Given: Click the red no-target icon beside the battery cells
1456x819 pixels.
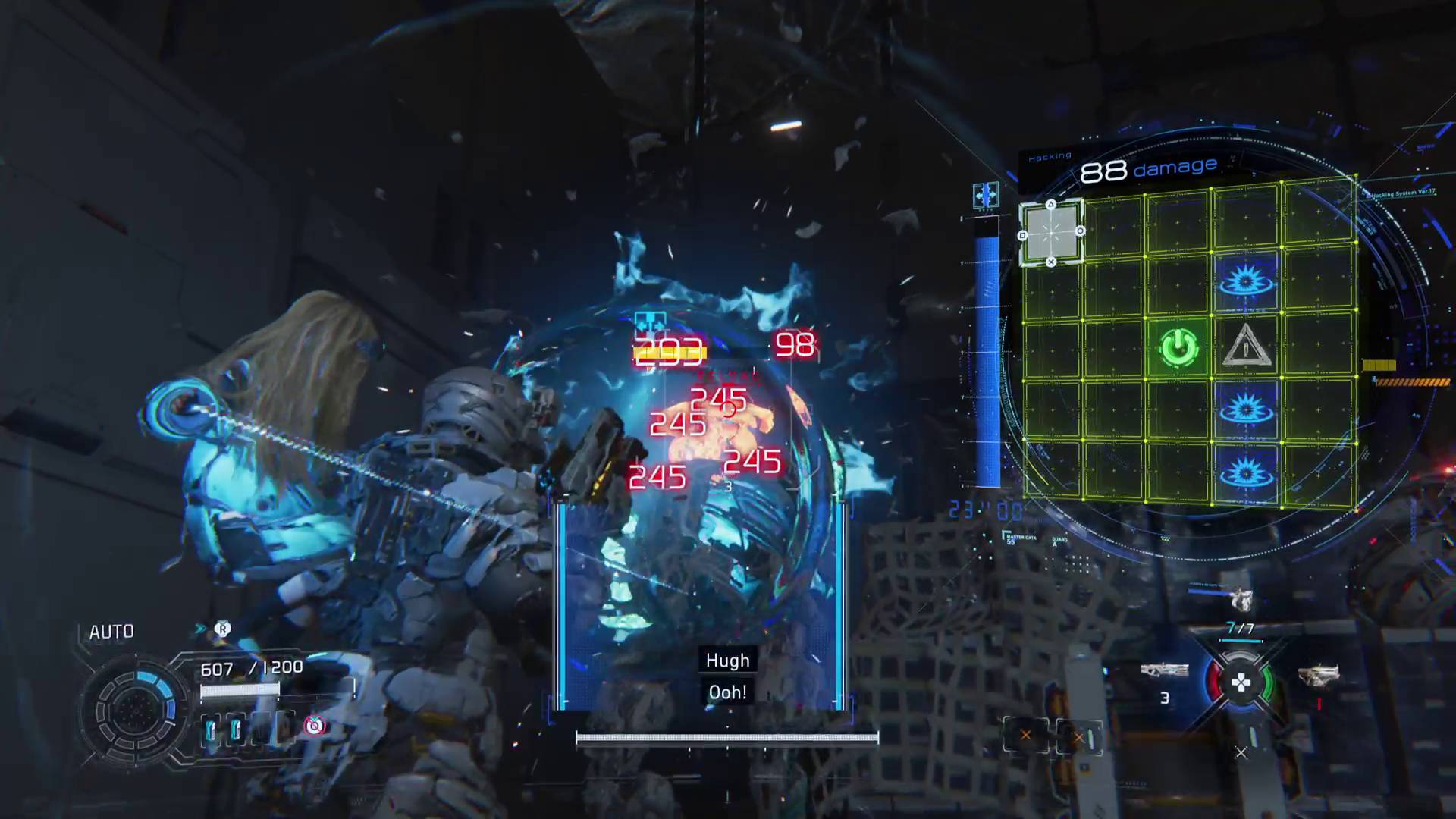Looking at the screenshot, I should (314, 726).
